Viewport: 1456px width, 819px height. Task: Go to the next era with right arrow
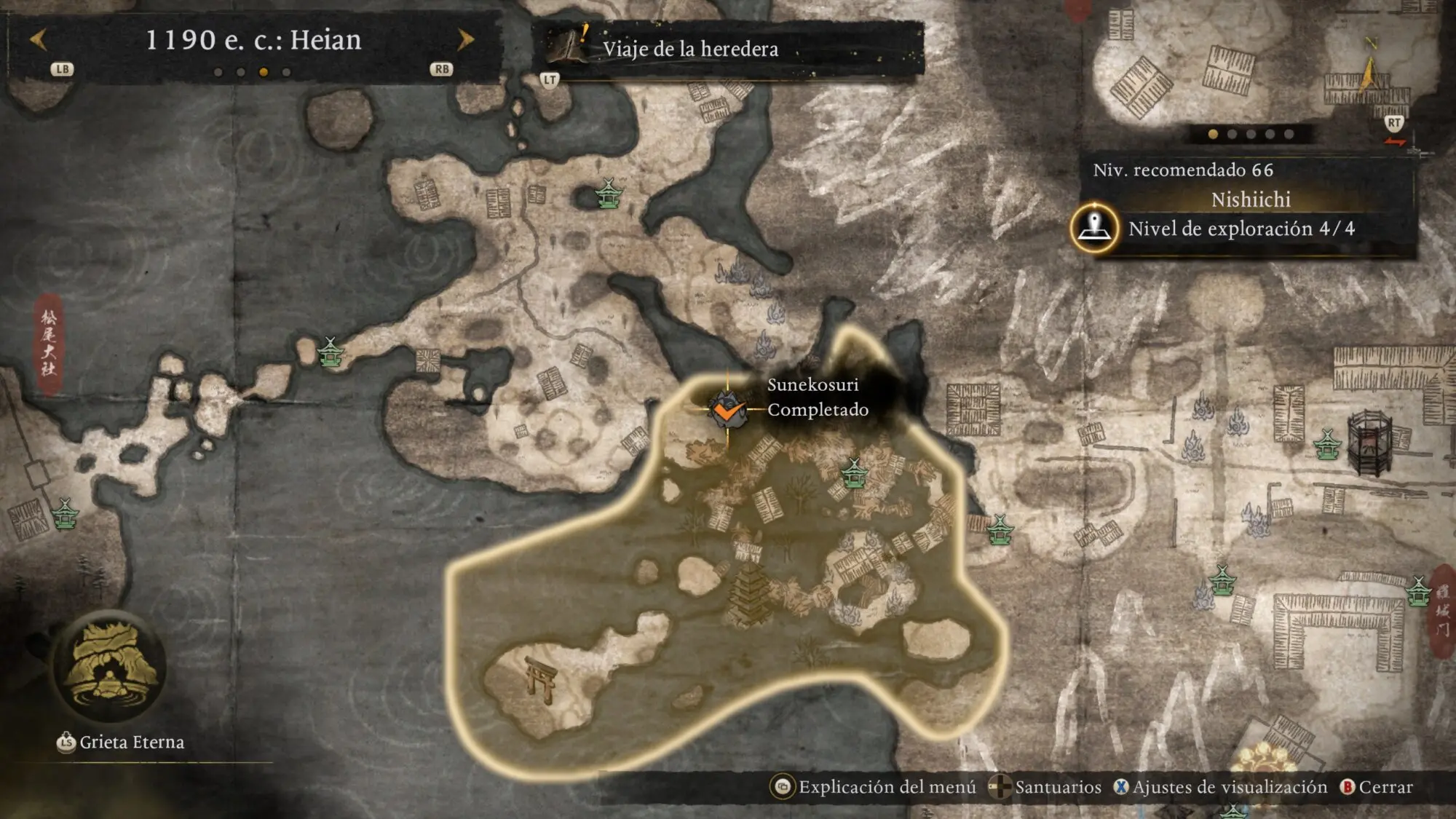(x=464, y=40)
